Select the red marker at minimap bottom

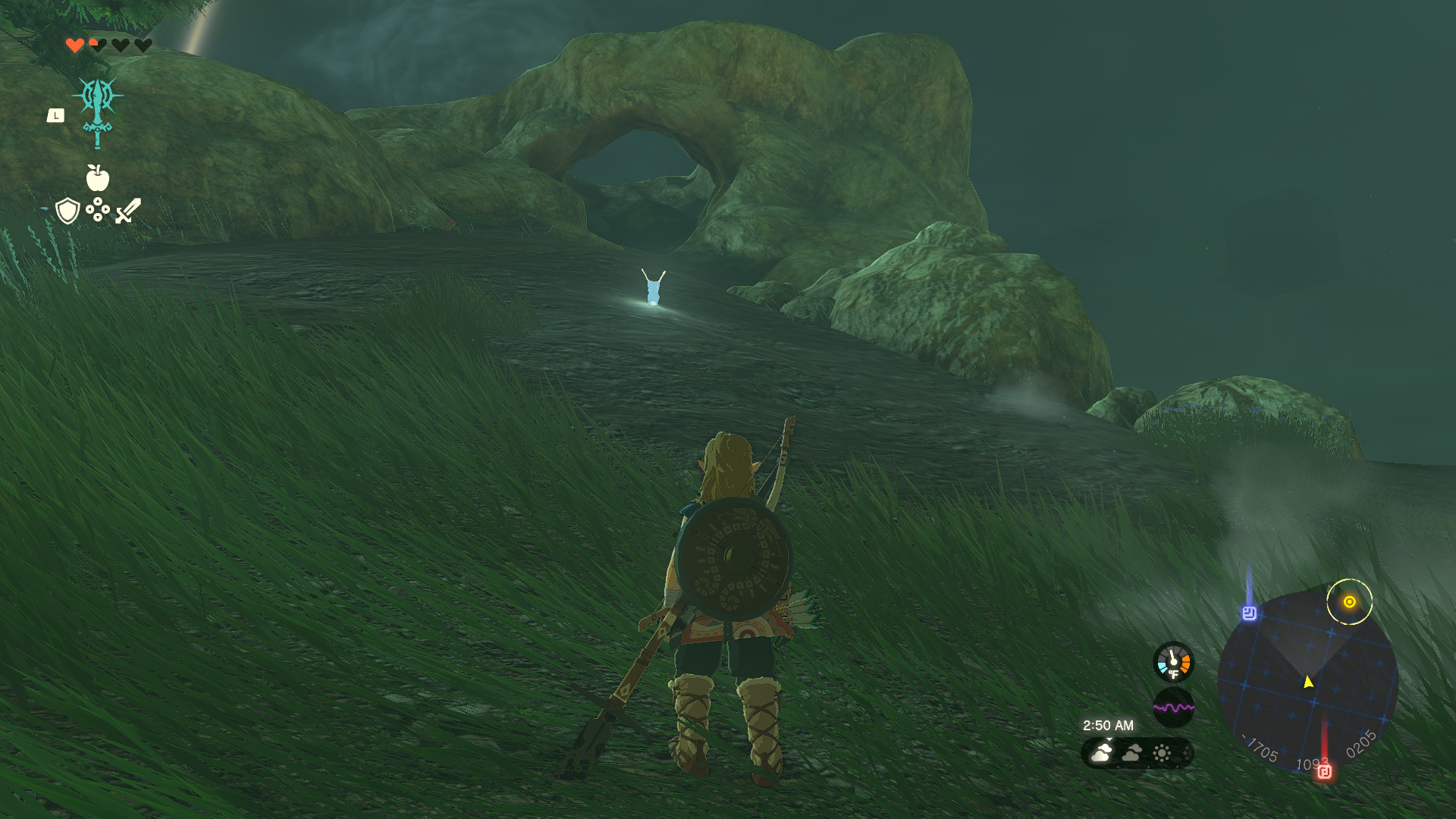(x=1324, y=772)
